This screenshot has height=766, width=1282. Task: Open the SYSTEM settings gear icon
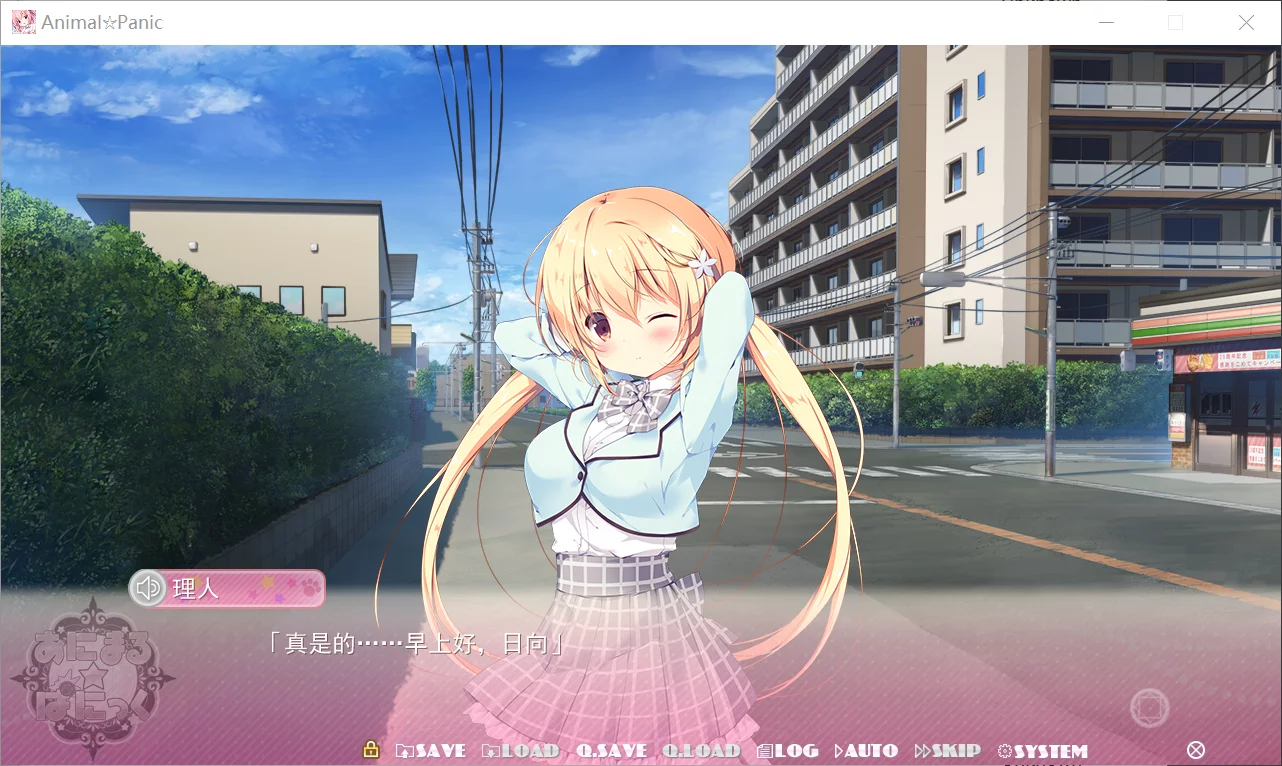coord(1043,750)
